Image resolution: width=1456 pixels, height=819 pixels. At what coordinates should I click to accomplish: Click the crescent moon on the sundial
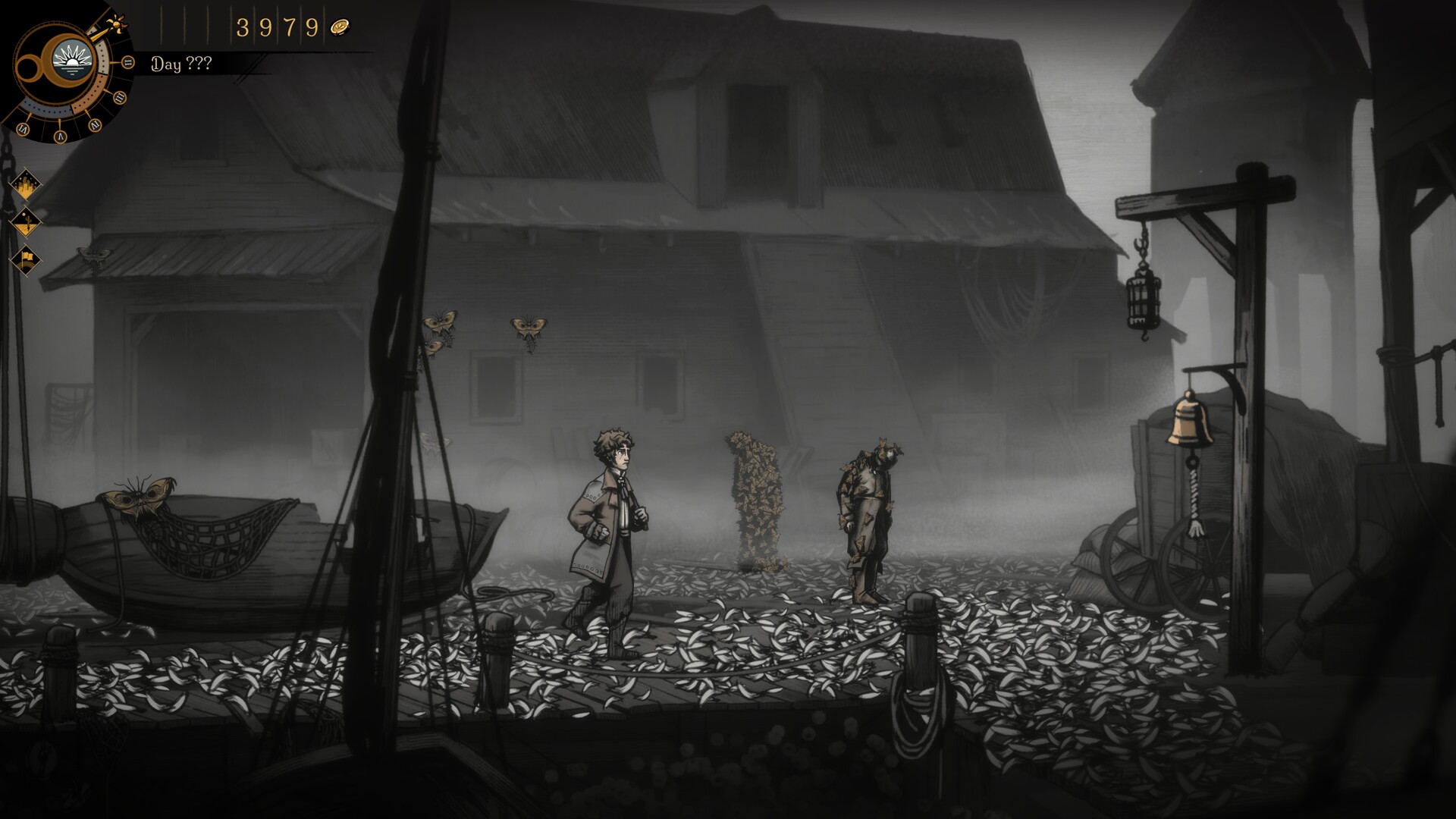tap(48, 60)
